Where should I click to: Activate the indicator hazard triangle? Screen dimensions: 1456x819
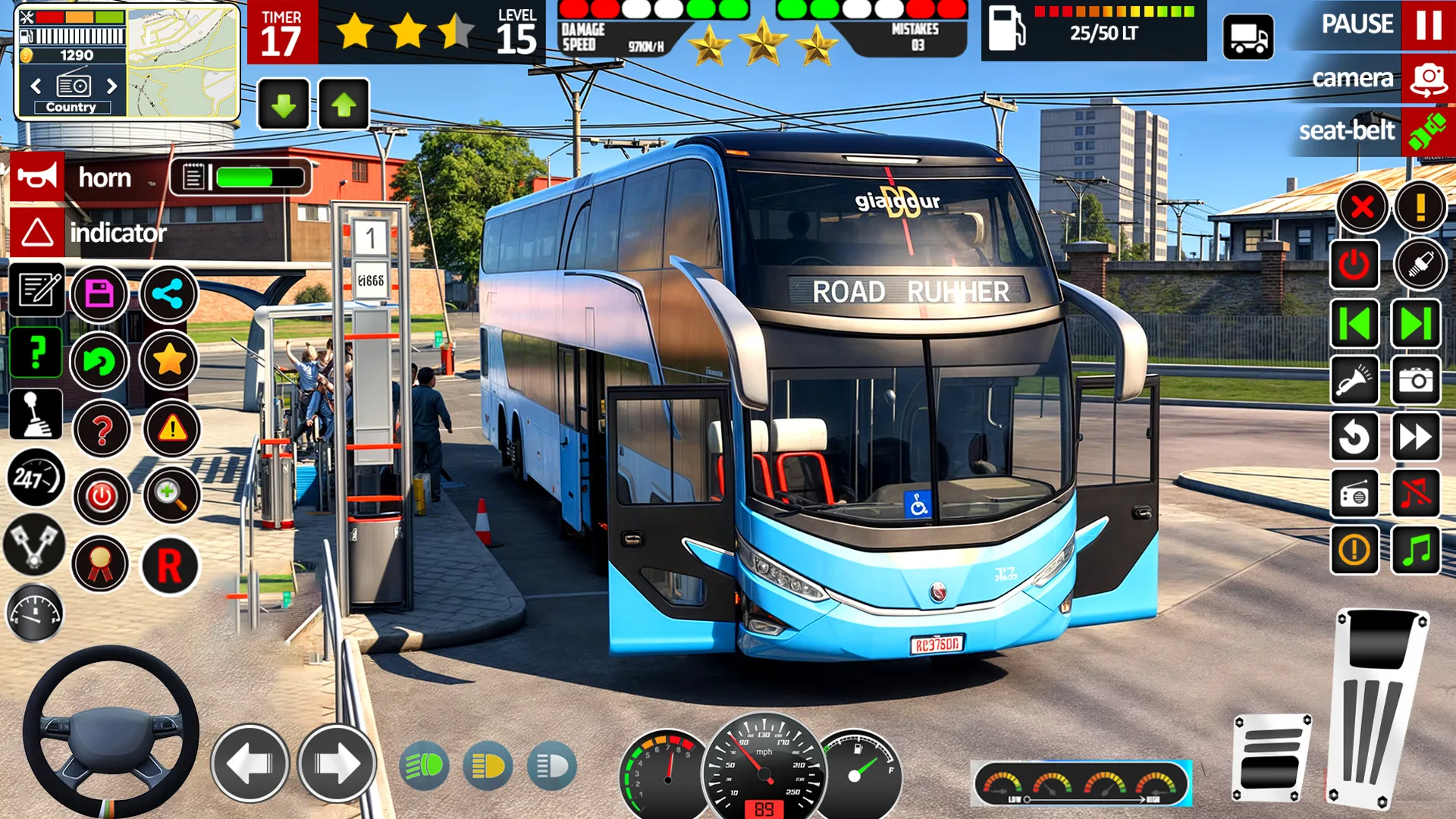(37, 232)
